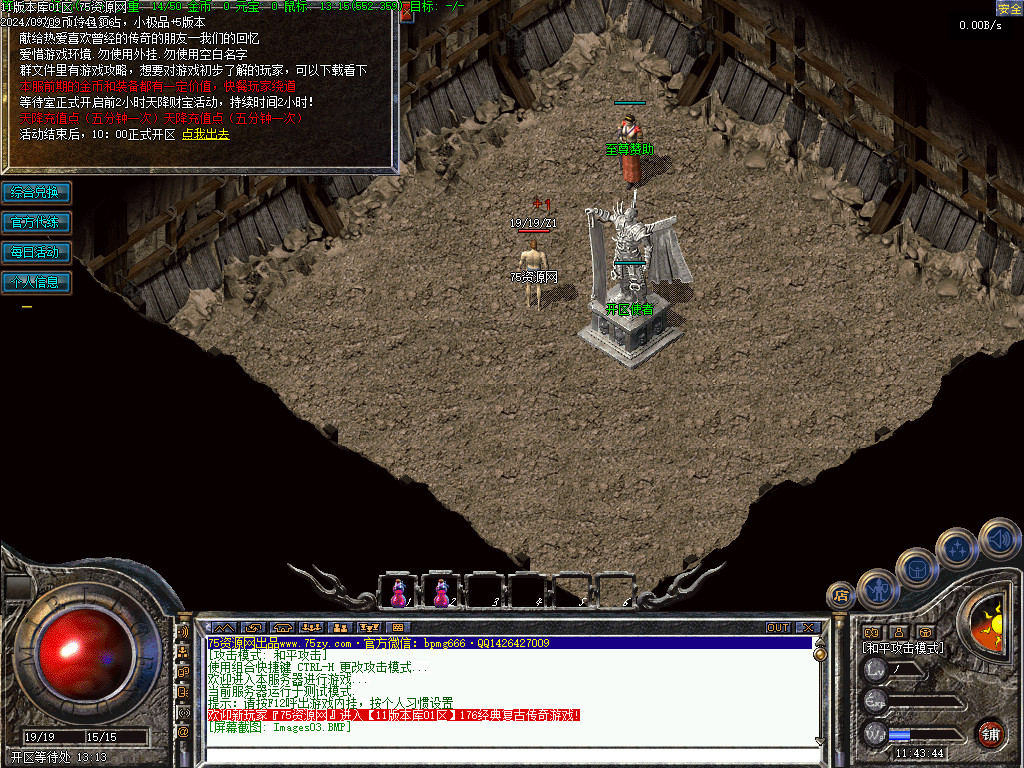Click the mountain-peaks chat toolbar button
This screenshot has height=768, width=1024.
(223, 628)
